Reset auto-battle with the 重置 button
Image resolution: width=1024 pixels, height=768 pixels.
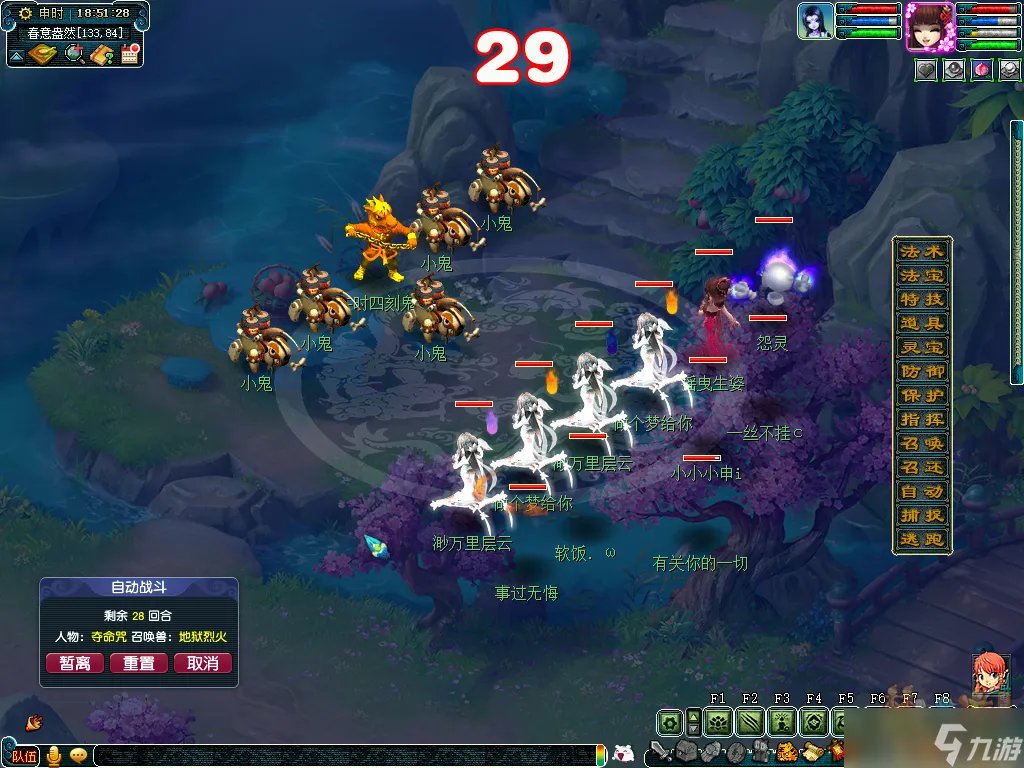[139, 663]
